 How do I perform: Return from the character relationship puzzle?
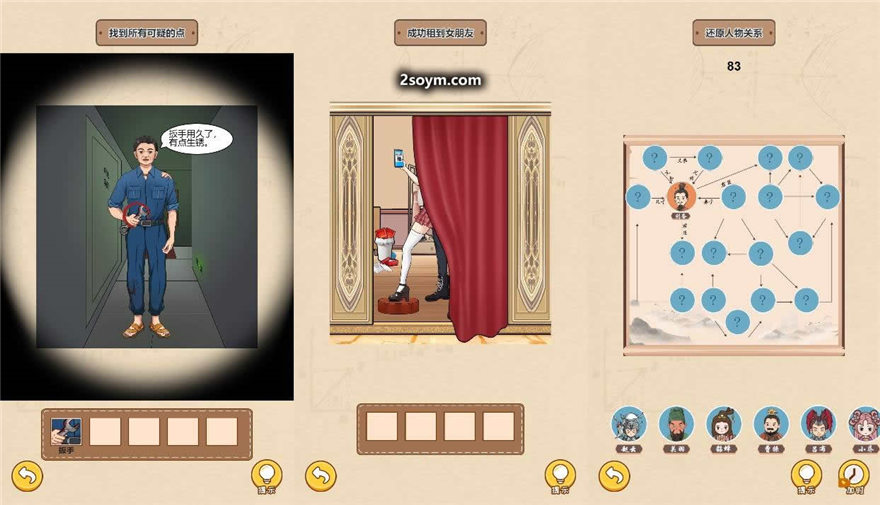tap(614, 476)
